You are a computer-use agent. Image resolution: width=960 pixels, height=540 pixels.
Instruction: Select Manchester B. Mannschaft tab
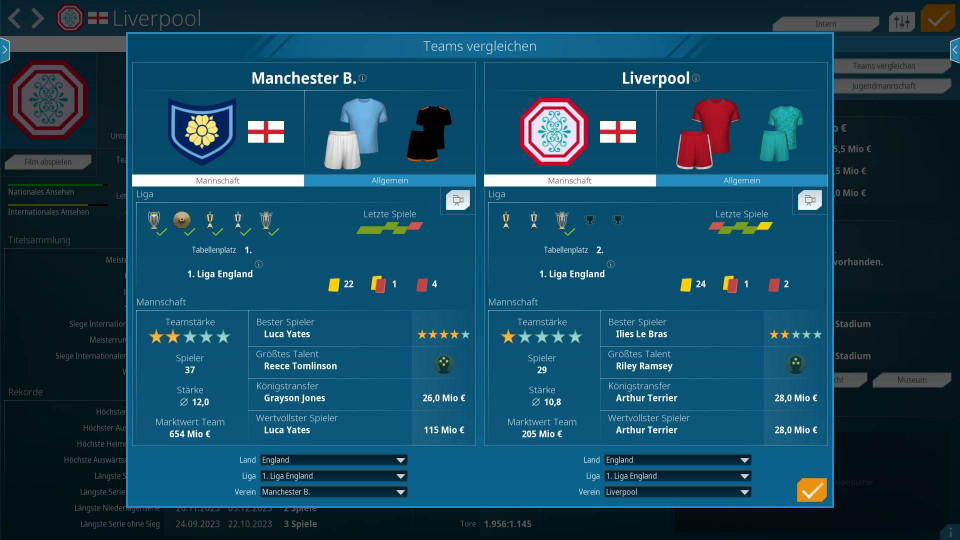[x=218, y=181]
